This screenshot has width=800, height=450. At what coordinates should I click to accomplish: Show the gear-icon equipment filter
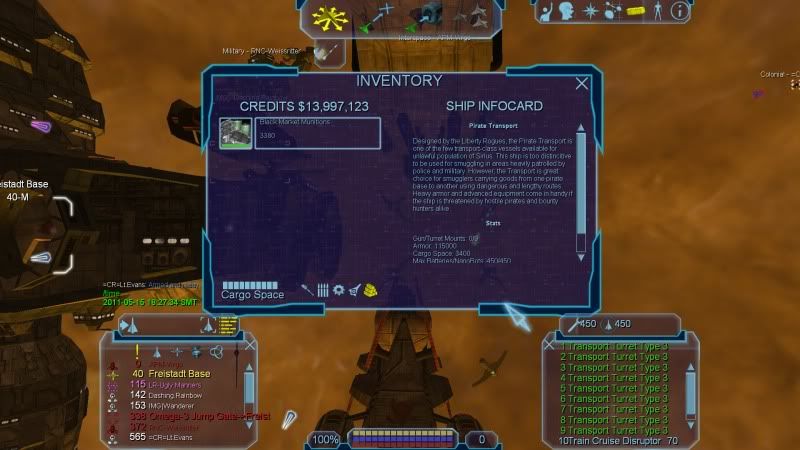click(338, 290)
